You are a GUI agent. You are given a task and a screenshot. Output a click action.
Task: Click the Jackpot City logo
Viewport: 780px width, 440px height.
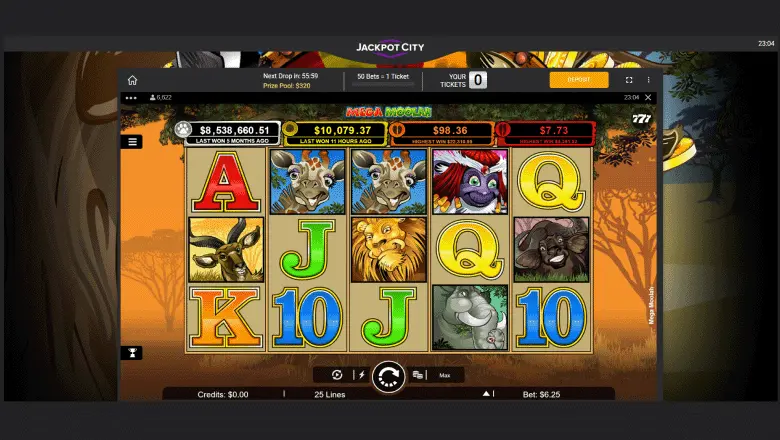pos(389,46)
